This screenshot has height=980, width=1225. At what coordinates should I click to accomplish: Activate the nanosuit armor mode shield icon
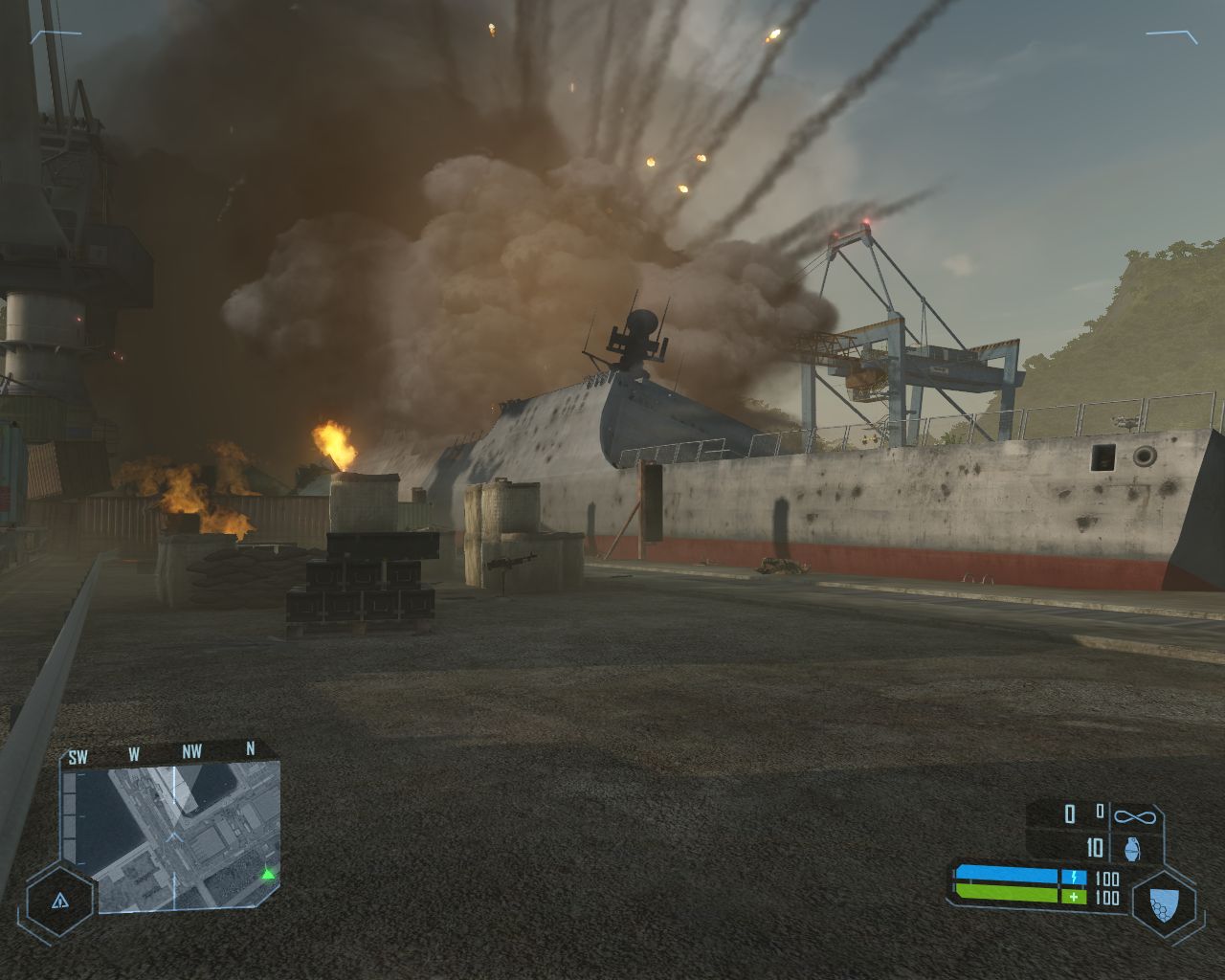(1164, 901)
